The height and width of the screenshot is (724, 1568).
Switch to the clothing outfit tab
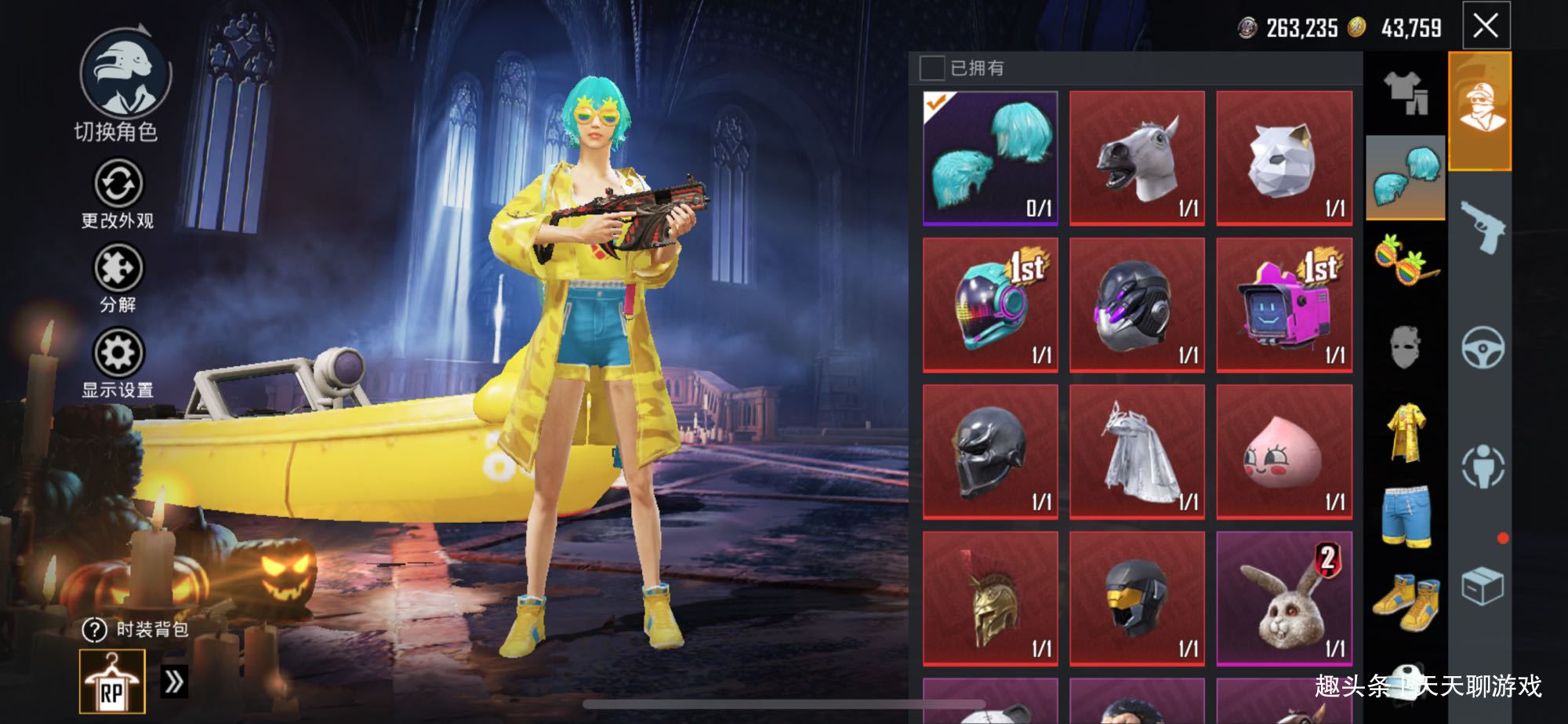[1405, 94]
